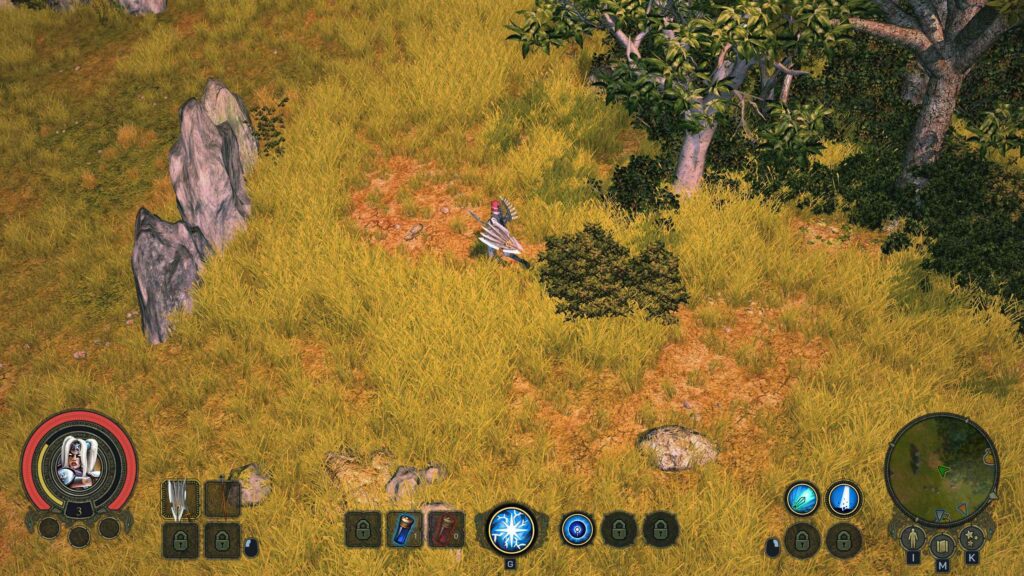Trigger the white light beam combat art
This screenshot has height=576, width=1024.
(x=844, y=498)
